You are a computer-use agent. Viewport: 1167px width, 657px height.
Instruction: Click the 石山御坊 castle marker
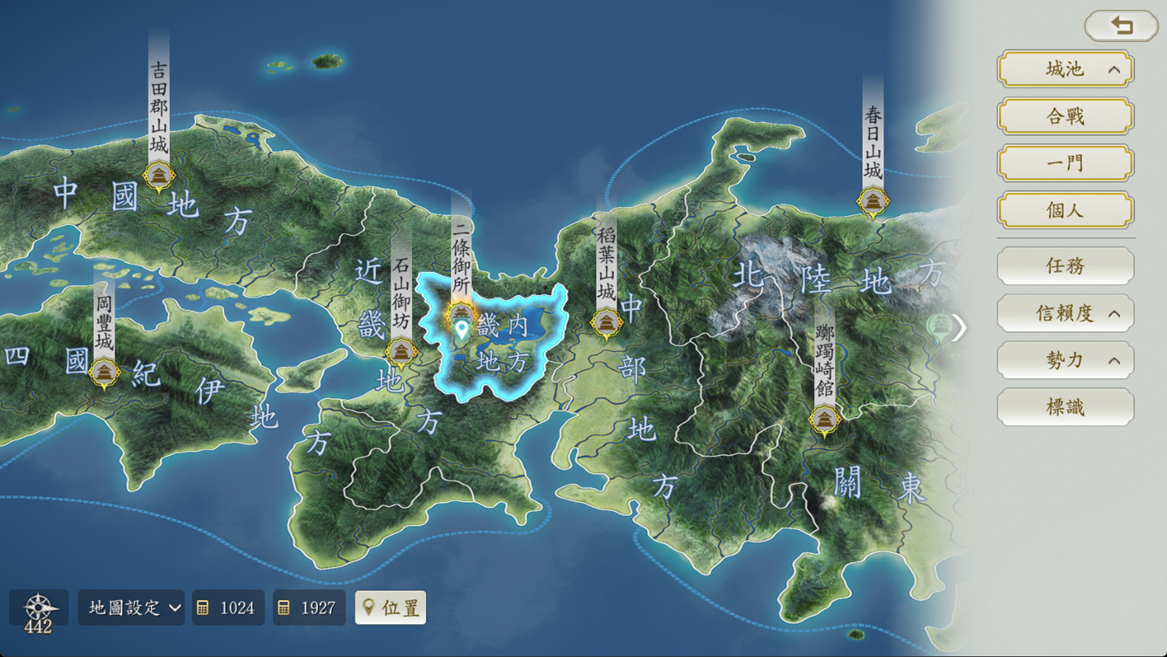[x=401, y=352]
